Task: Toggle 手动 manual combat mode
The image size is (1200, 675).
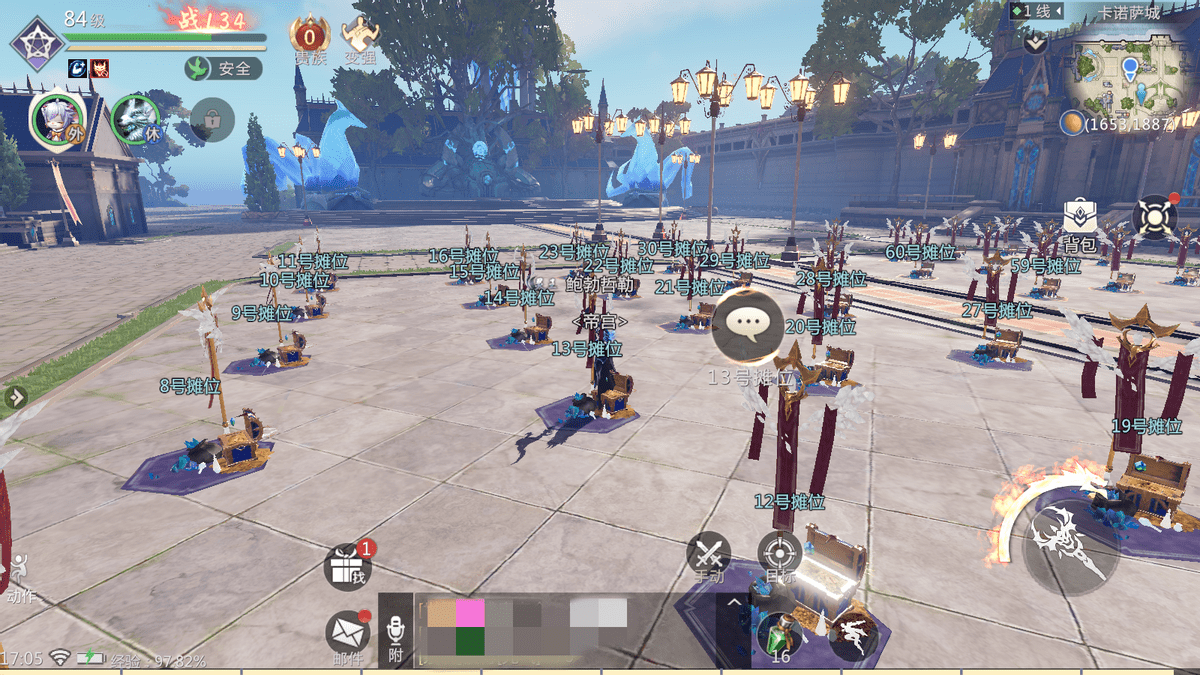Action: click(x=709, y=556)
